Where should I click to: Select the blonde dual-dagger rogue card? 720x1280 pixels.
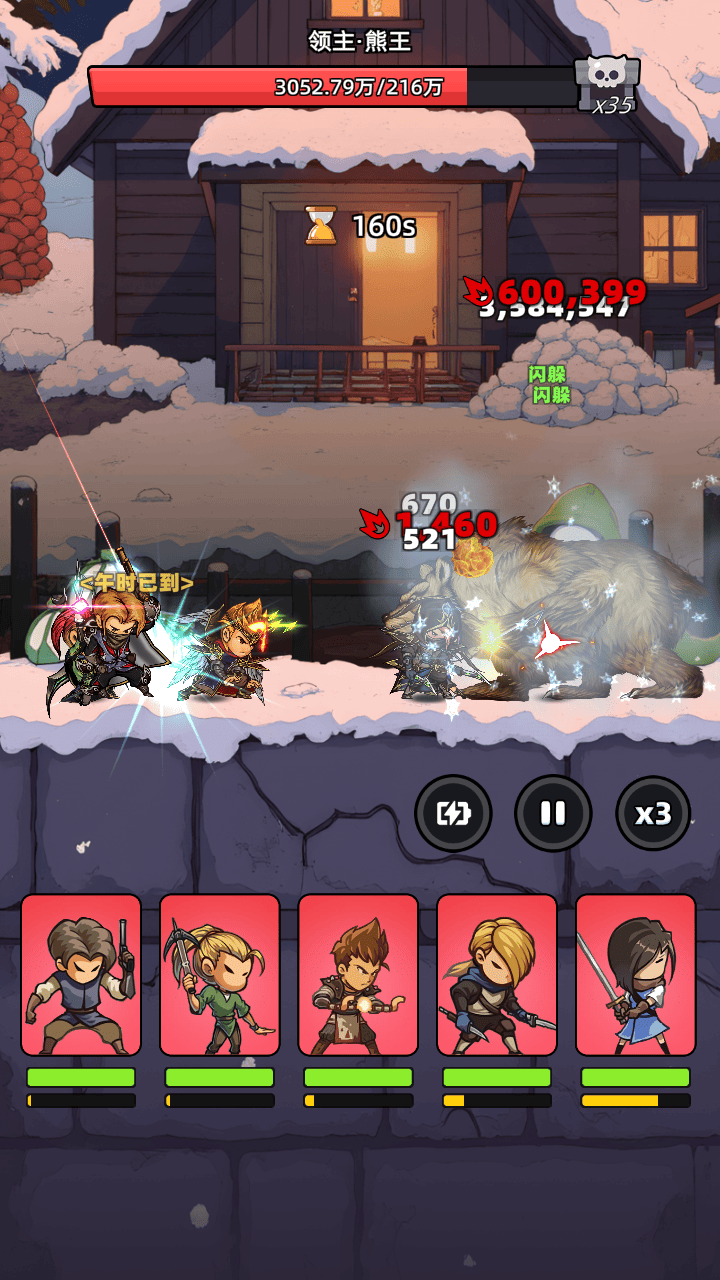pyautogui.click(x=497, y=975)
